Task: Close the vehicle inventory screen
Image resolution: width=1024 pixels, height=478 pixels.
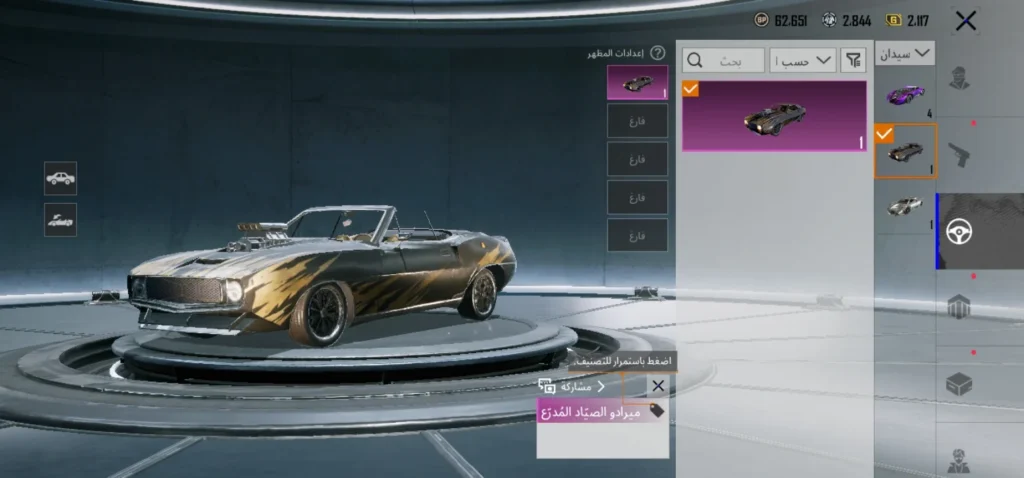Action: [x=965, y=20]
